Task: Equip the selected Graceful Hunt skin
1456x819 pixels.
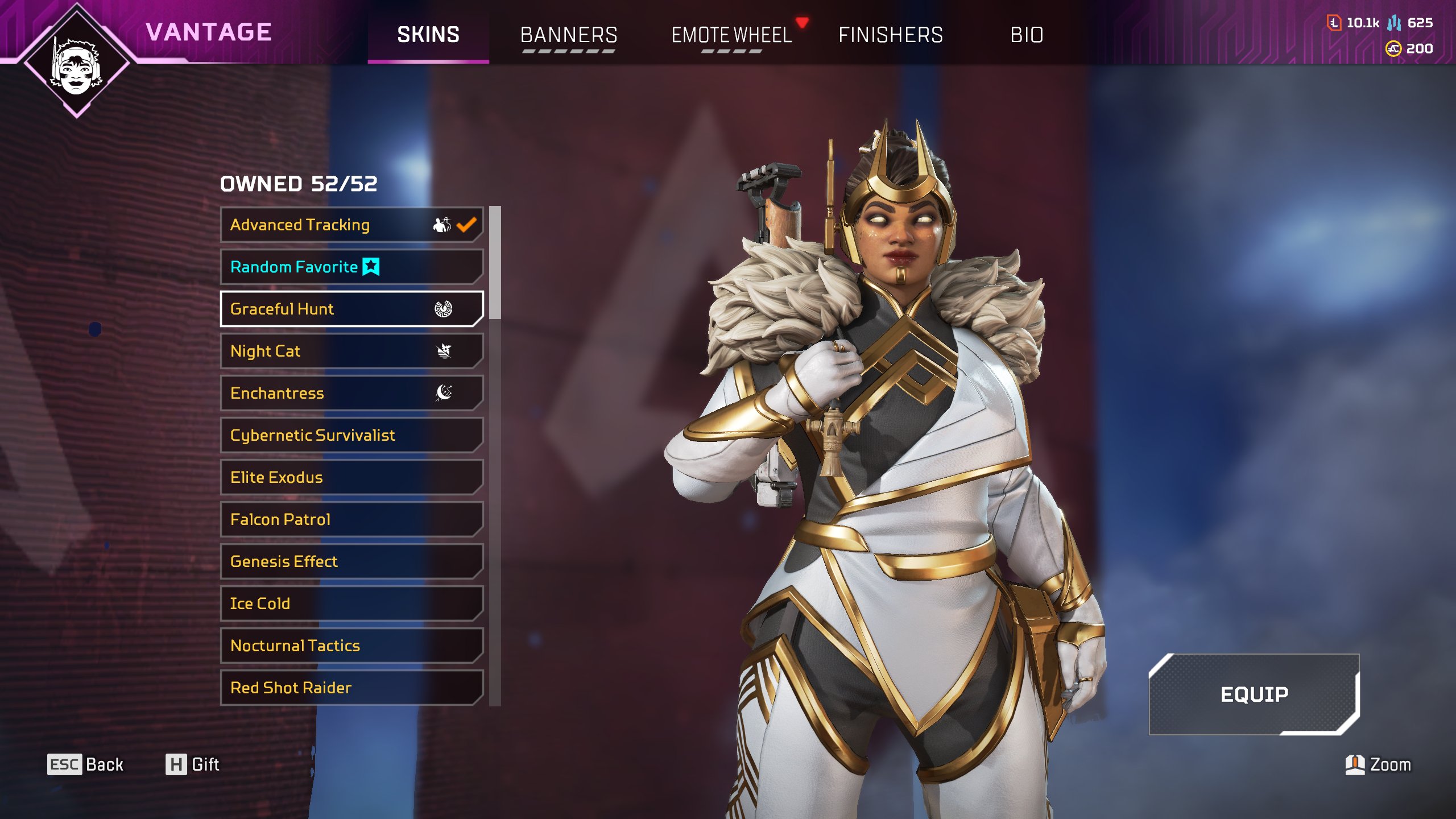Action: coord(1254,694)
